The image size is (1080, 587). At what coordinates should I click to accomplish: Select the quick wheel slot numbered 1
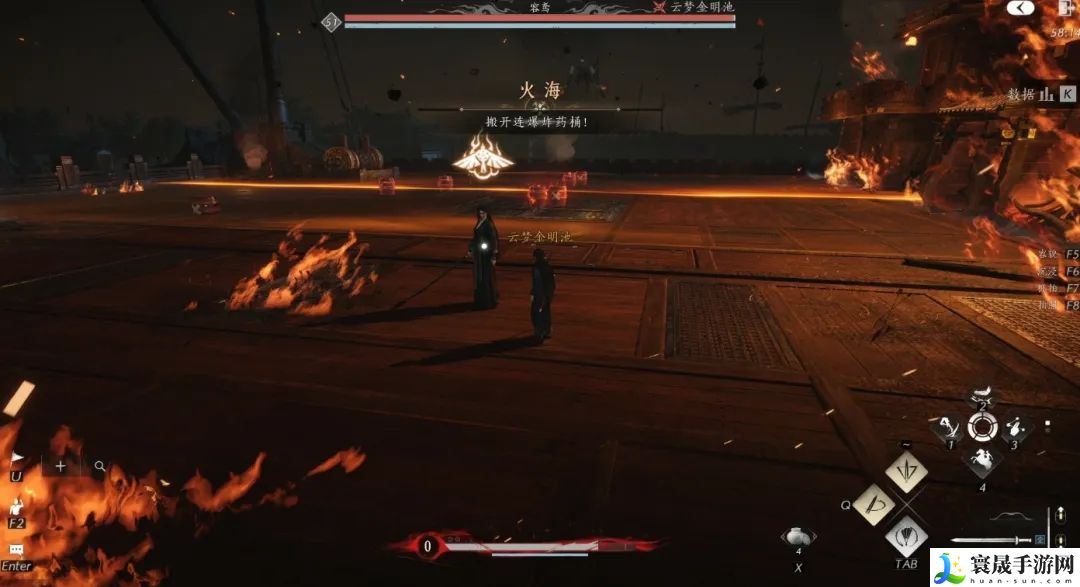coord(947,429)
